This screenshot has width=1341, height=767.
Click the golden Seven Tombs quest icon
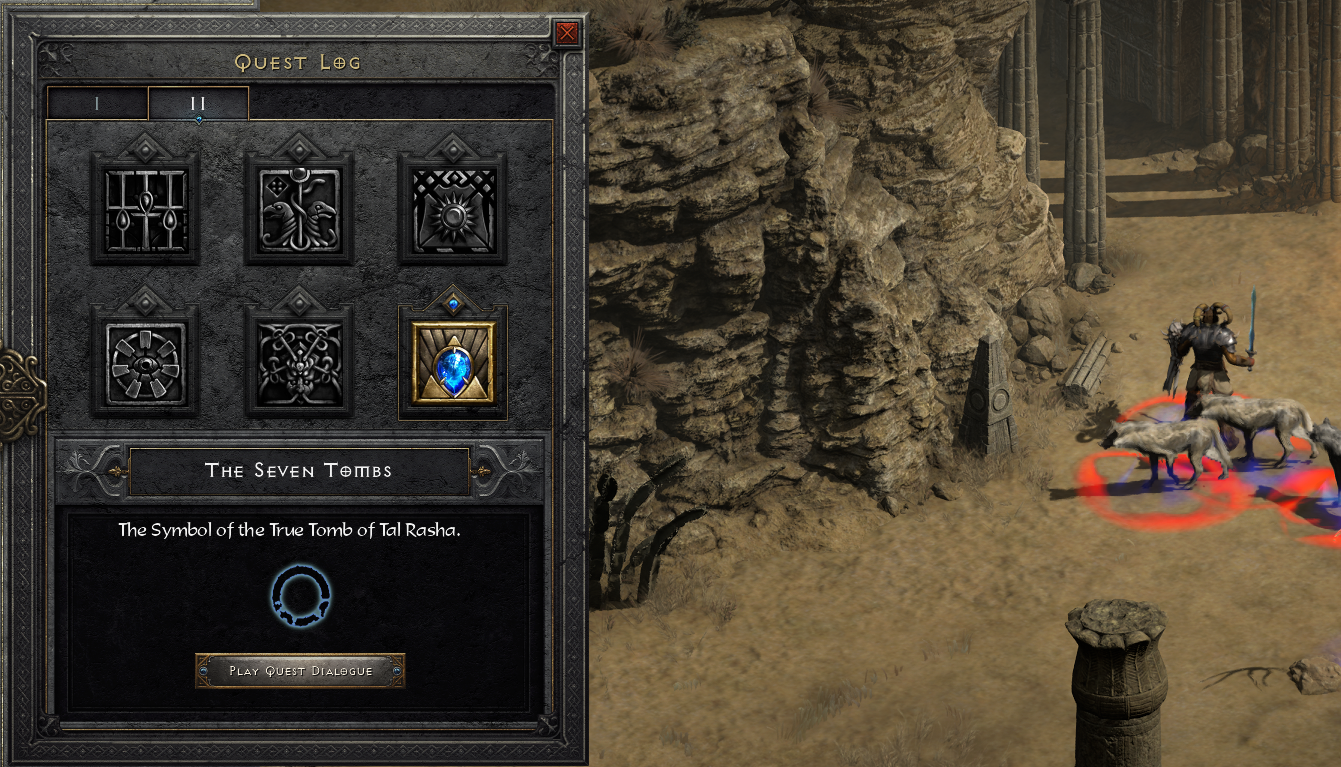click(x=453, y=363)
